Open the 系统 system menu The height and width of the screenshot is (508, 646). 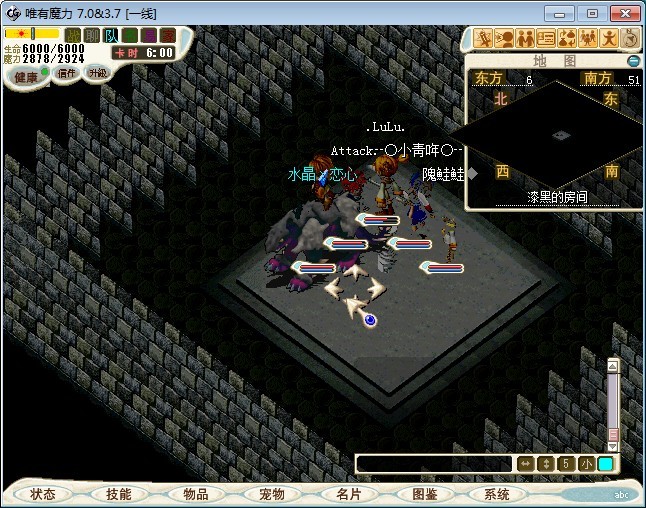click(x=497, y=494)
